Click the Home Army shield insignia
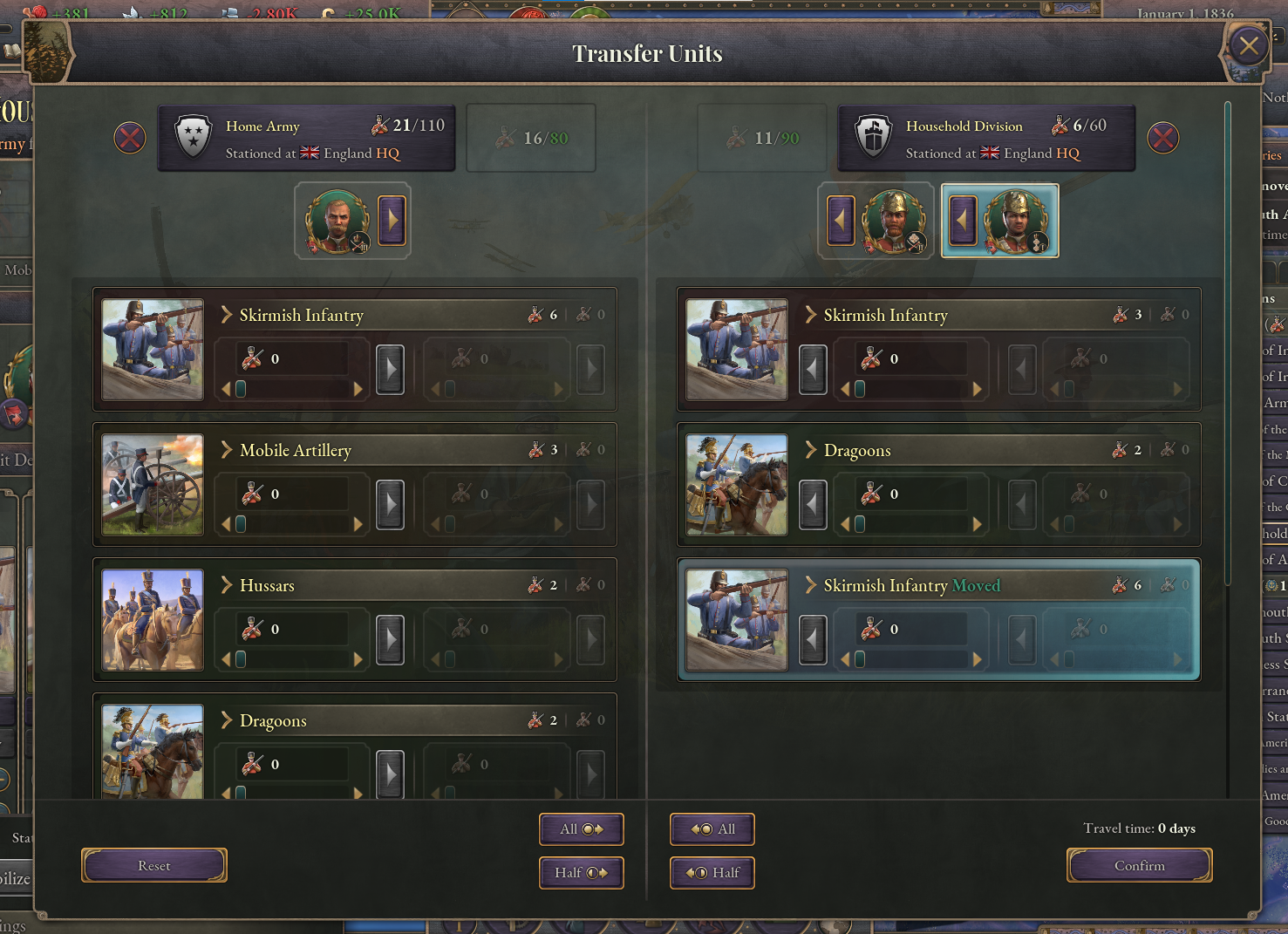Screen dimensions: 1288x934 click(191, 137)
